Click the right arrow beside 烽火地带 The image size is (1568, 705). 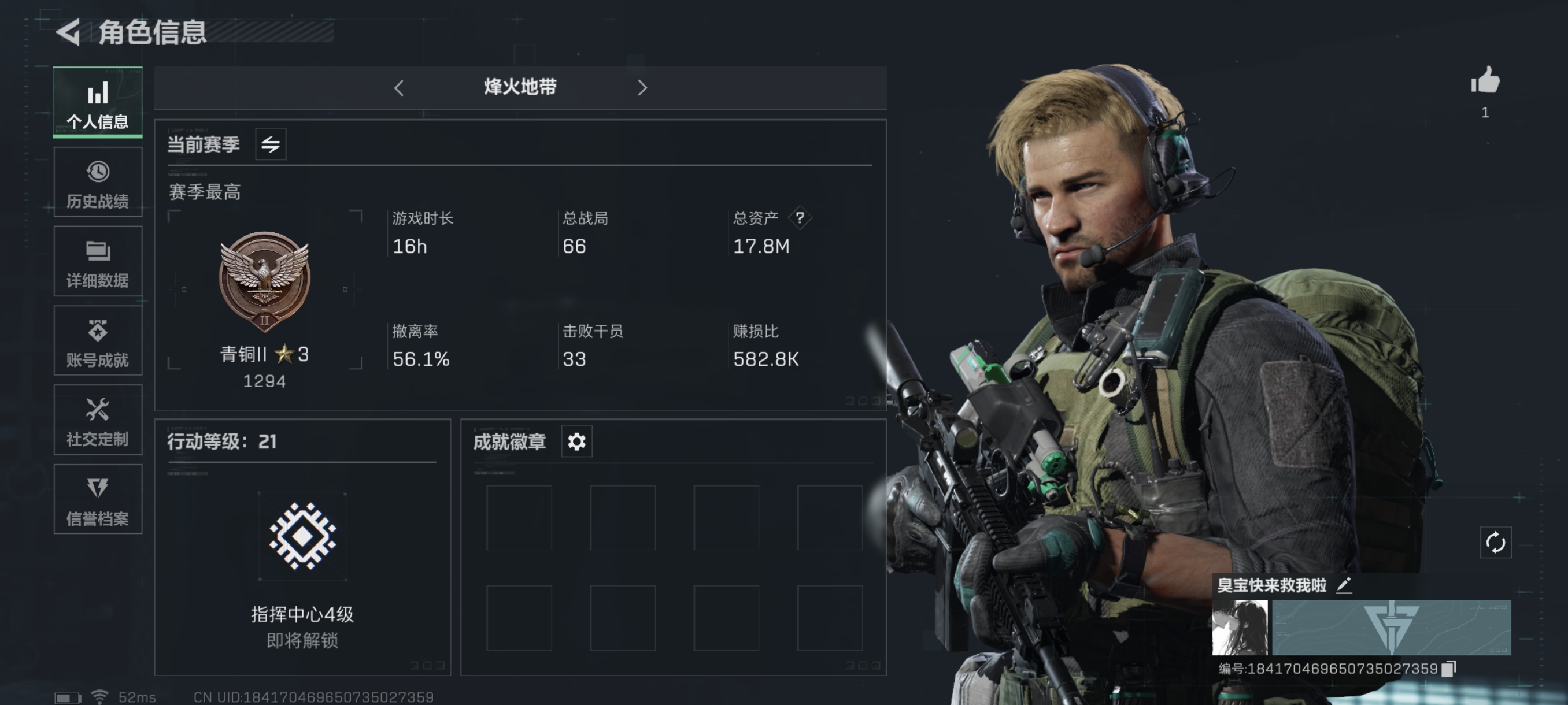[642, 88]
